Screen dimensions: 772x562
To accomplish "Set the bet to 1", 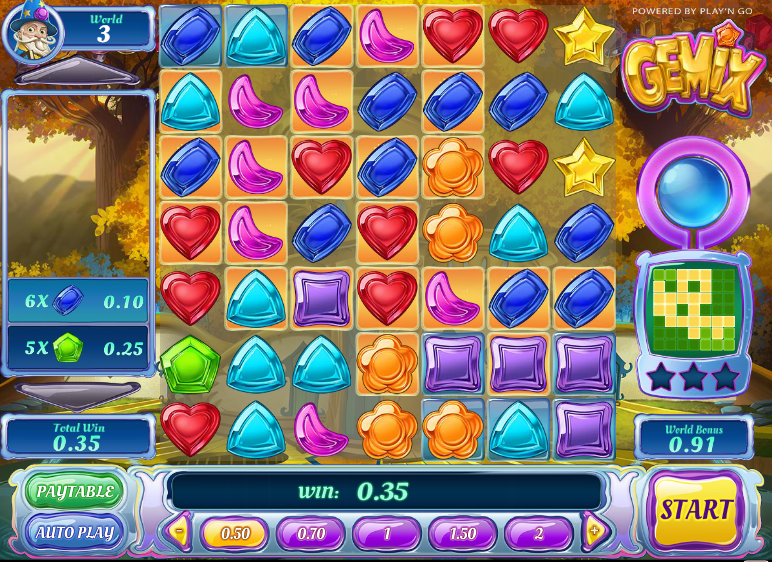I will (387, 533).
